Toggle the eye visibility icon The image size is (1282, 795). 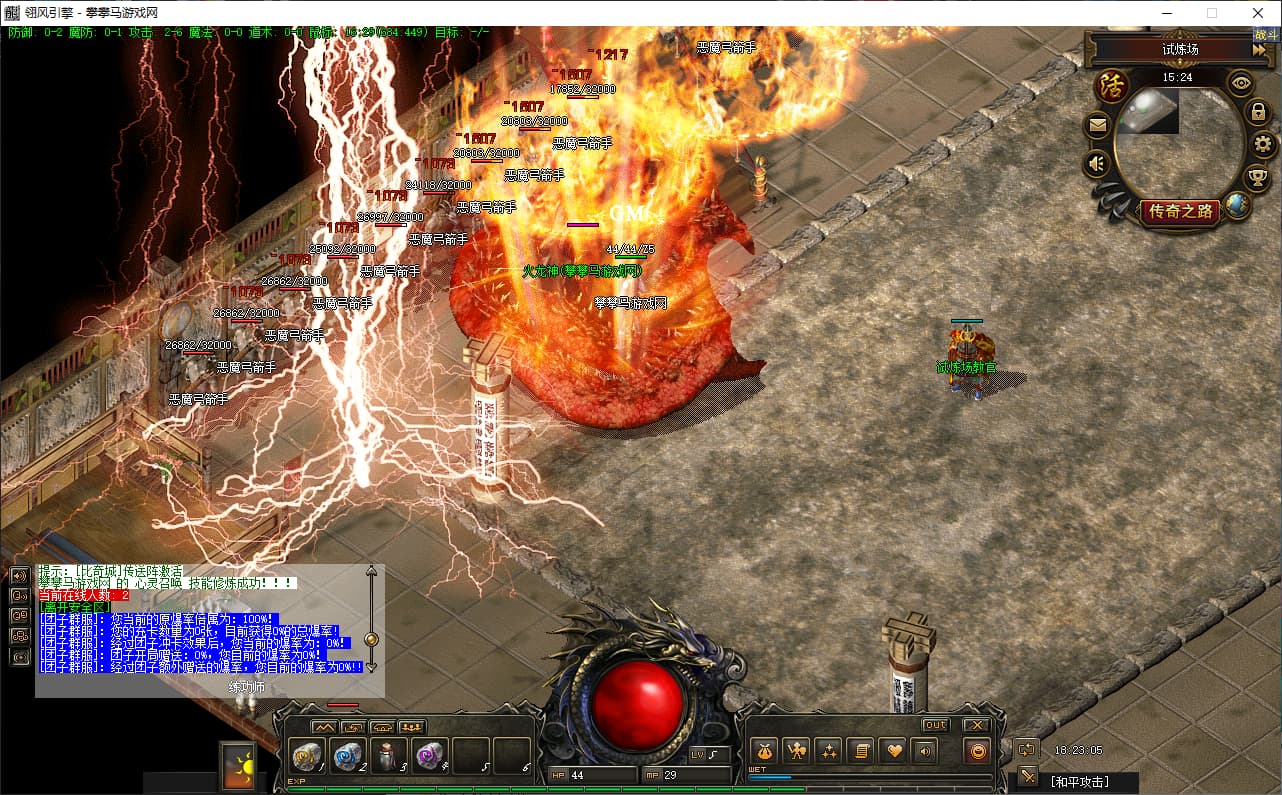1241,83
